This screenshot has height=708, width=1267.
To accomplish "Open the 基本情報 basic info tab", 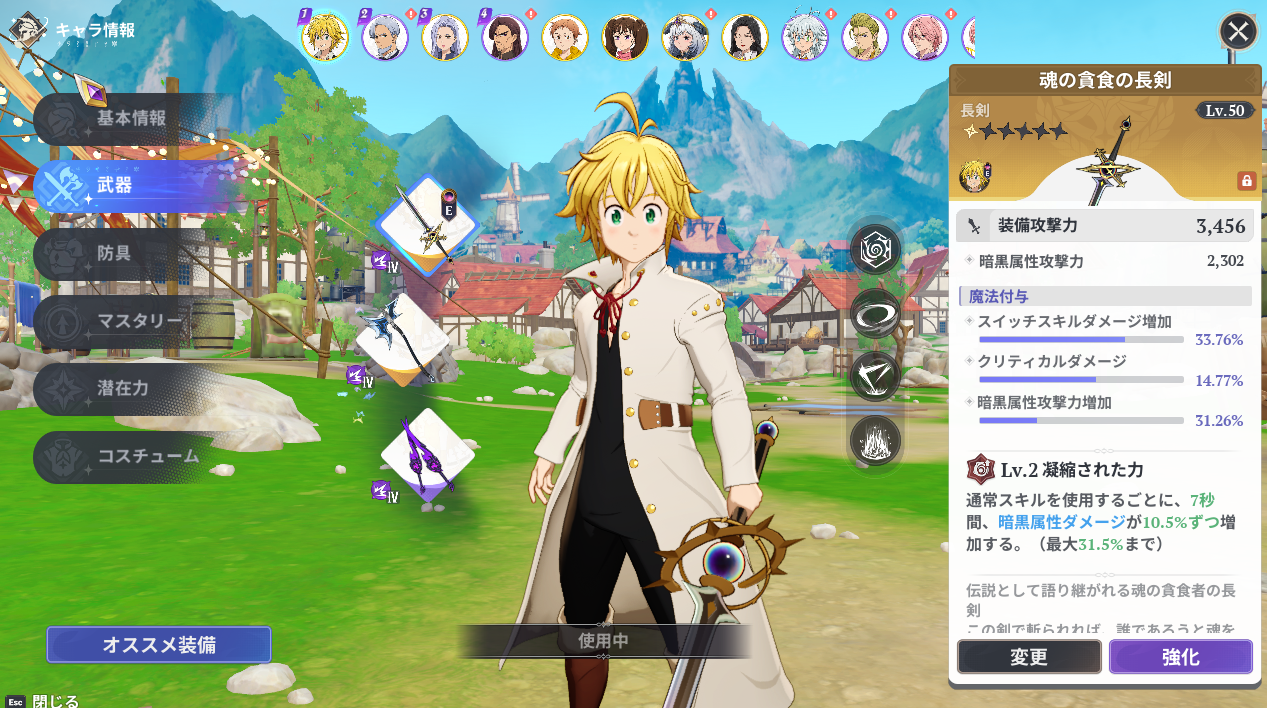I will point(130,118).
